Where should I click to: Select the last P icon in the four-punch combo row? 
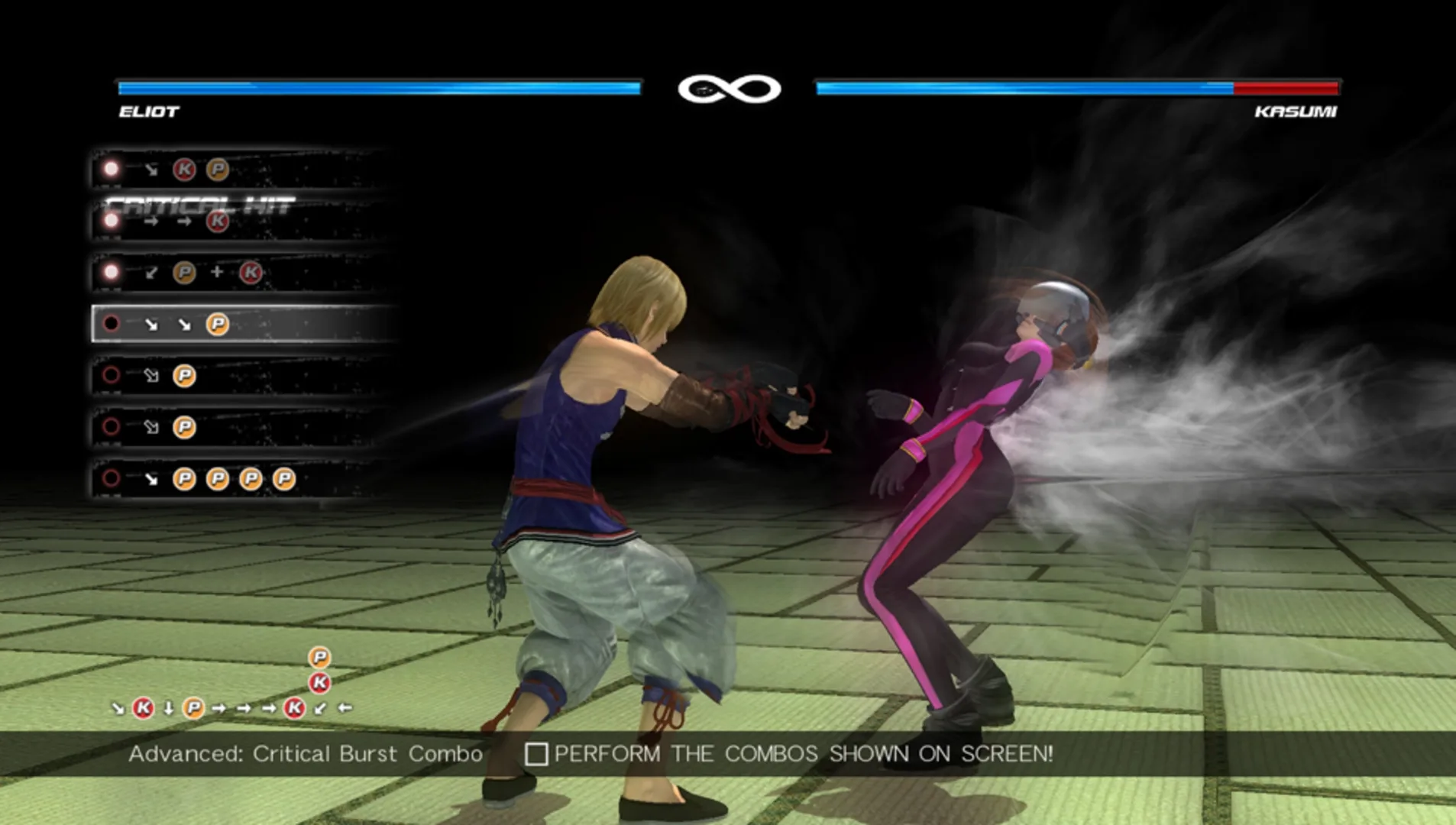[x=283, y=480]
